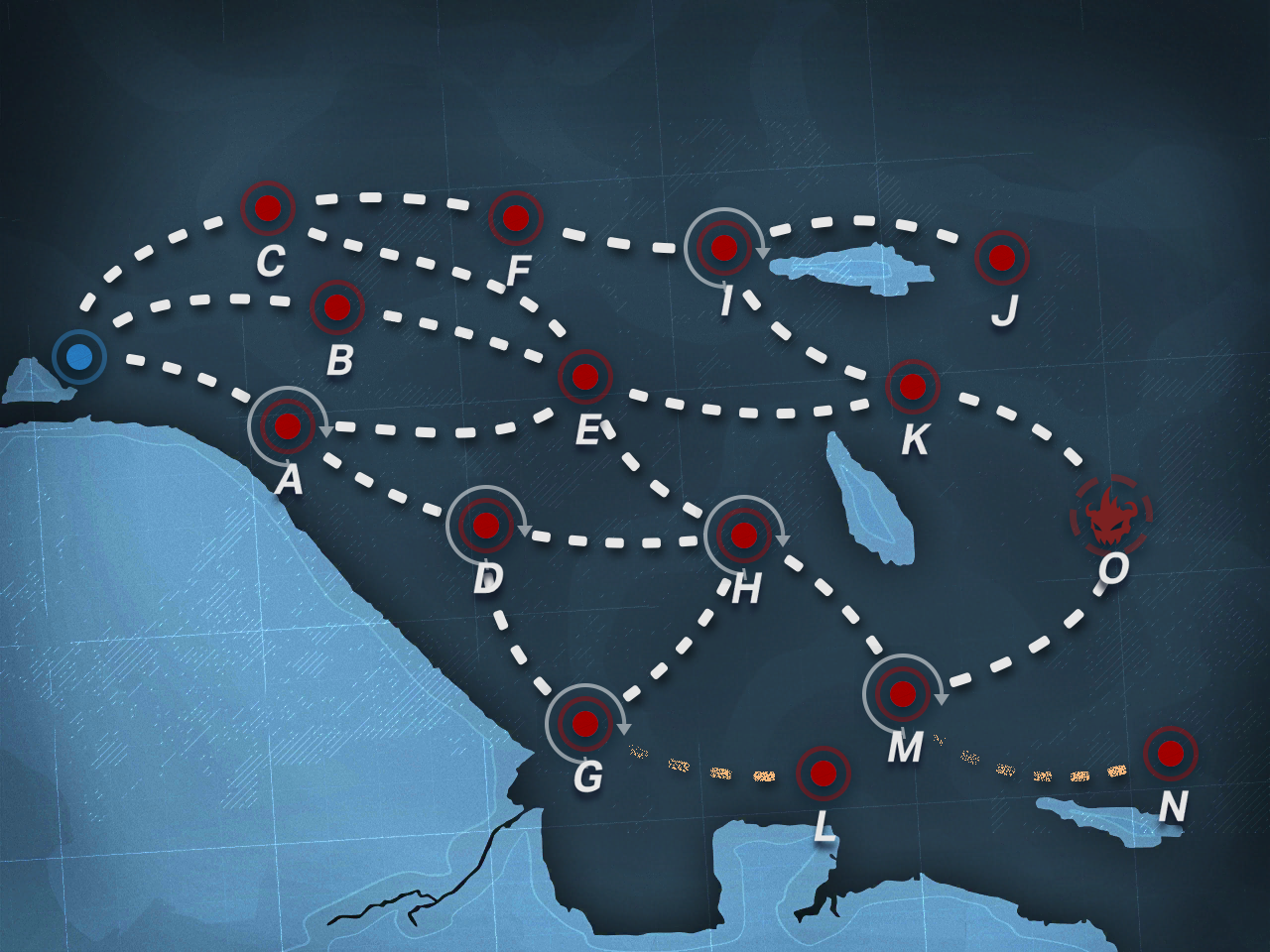This screenshot has height=952, width=1270.
Task: Select map node K
Action: click(x=913, y=387)
